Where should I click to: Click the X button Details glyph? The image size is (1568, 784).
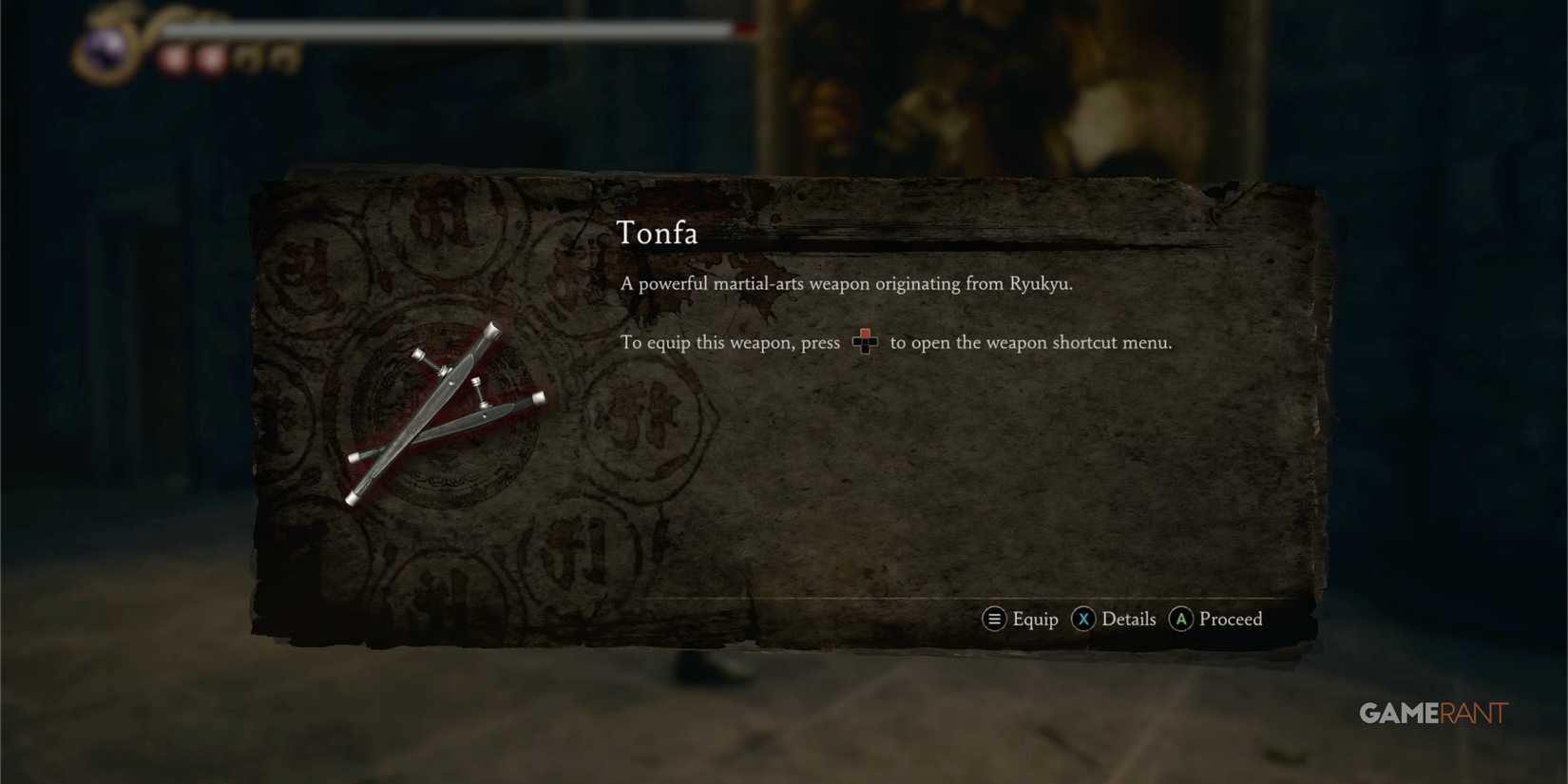(x=1083, y=619)
